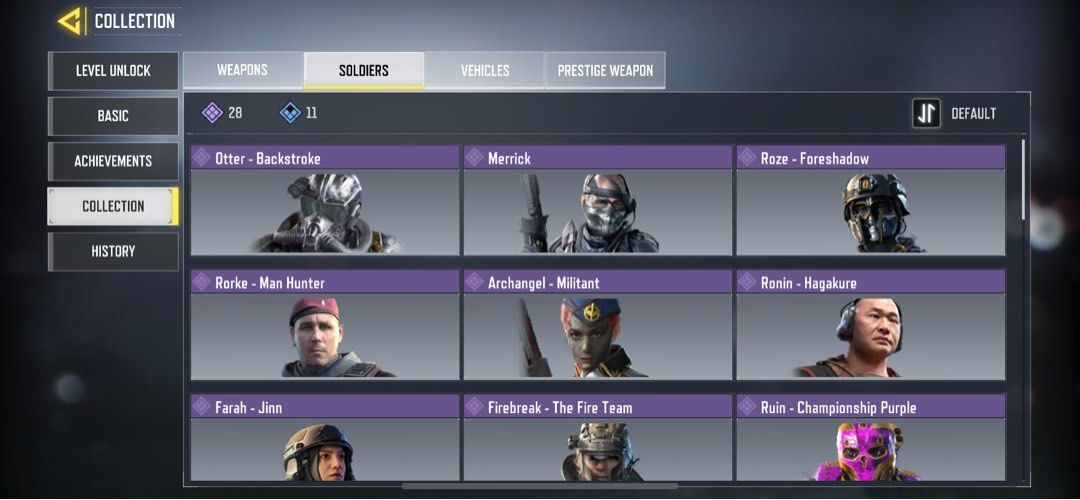Switch to the Weapons tab
Viewport: 1080px width, 500px height.
pos(242,70)
